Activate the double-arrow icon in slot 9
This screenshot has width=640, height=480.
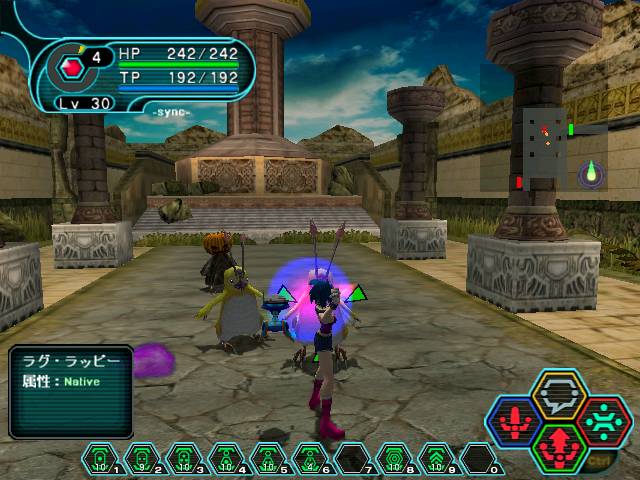click(435, 460)
